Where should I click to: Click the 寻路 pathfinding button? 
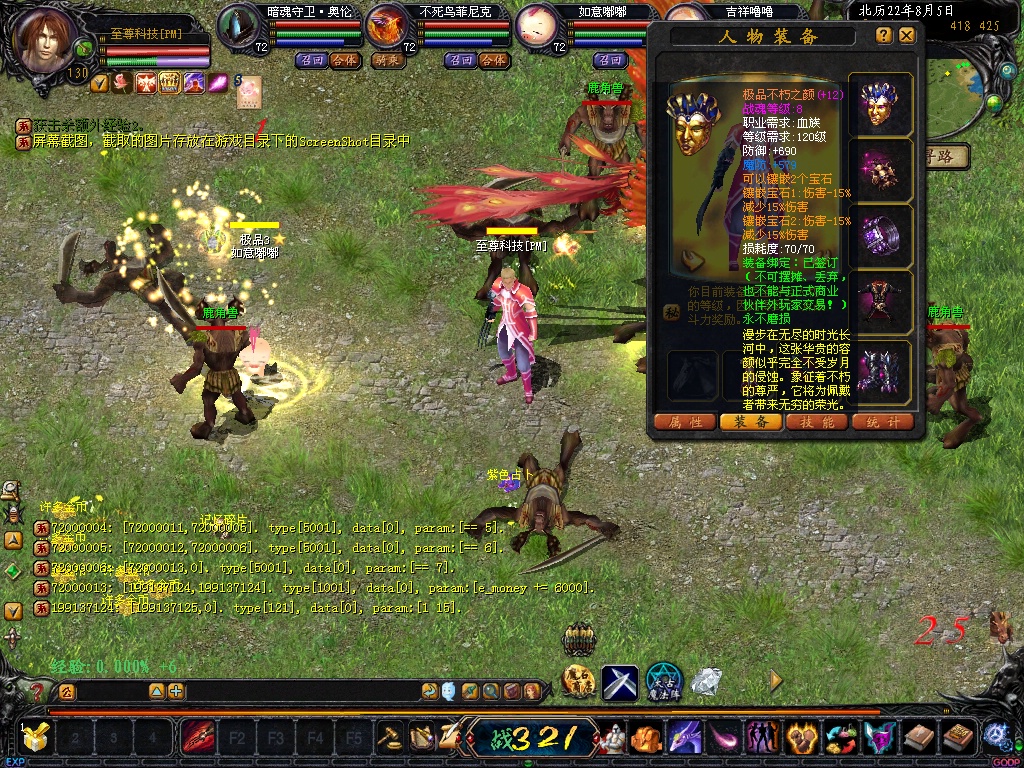pos(946,156)
